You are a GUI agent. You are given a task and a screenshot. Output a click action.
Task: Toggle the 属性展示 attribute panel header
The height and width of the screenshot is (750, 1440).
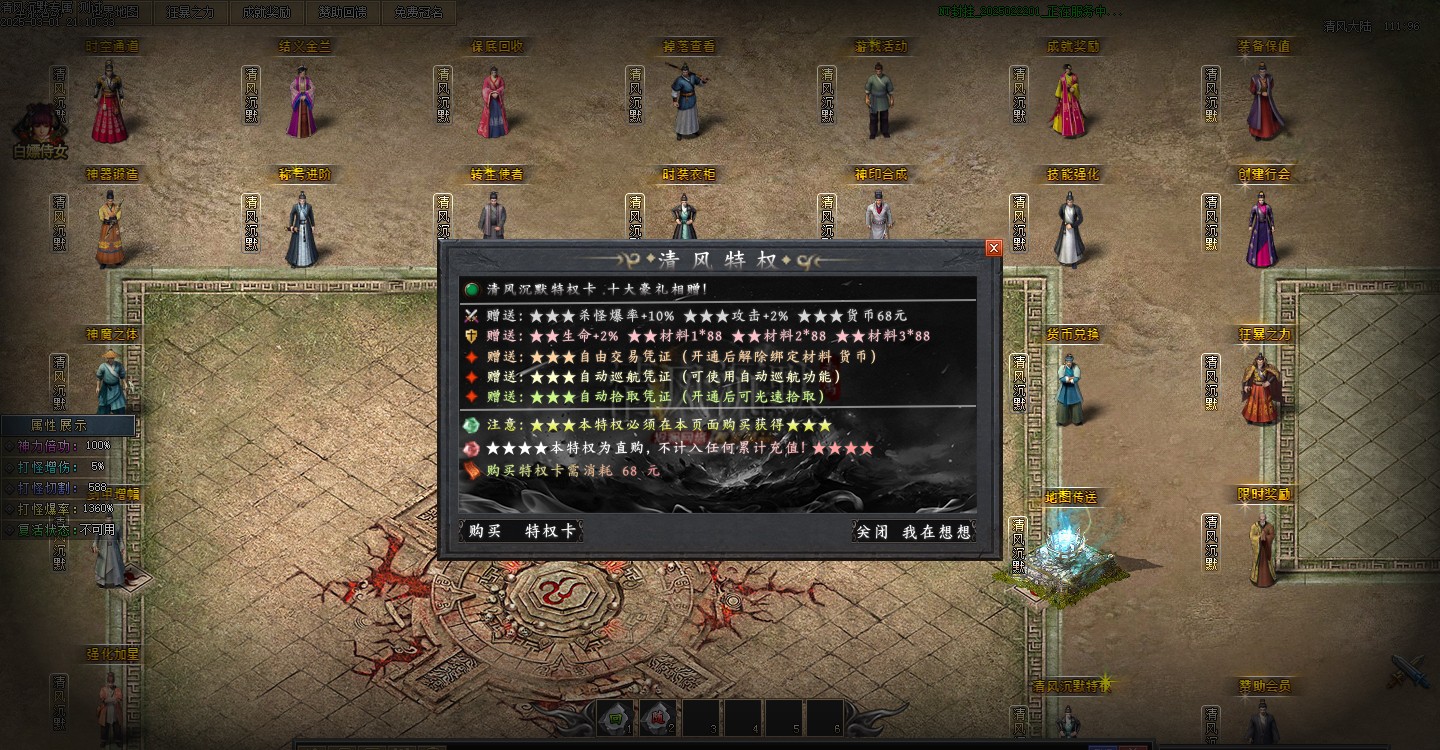point(66,425)
